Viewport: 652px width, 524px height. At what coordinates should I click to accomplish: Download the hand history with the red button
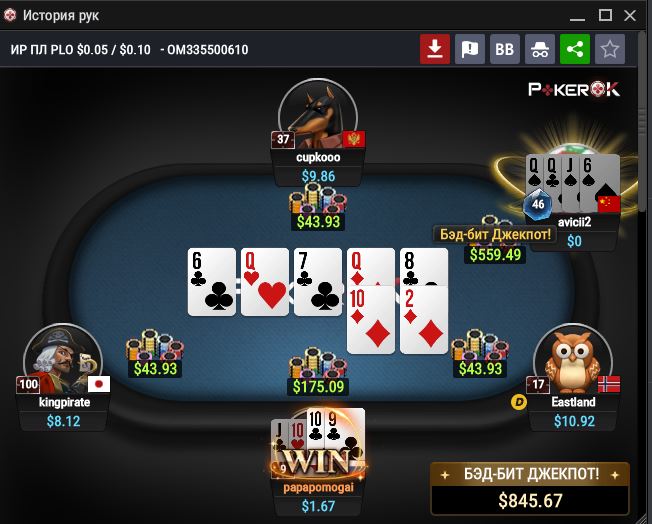tap(434, 49)
